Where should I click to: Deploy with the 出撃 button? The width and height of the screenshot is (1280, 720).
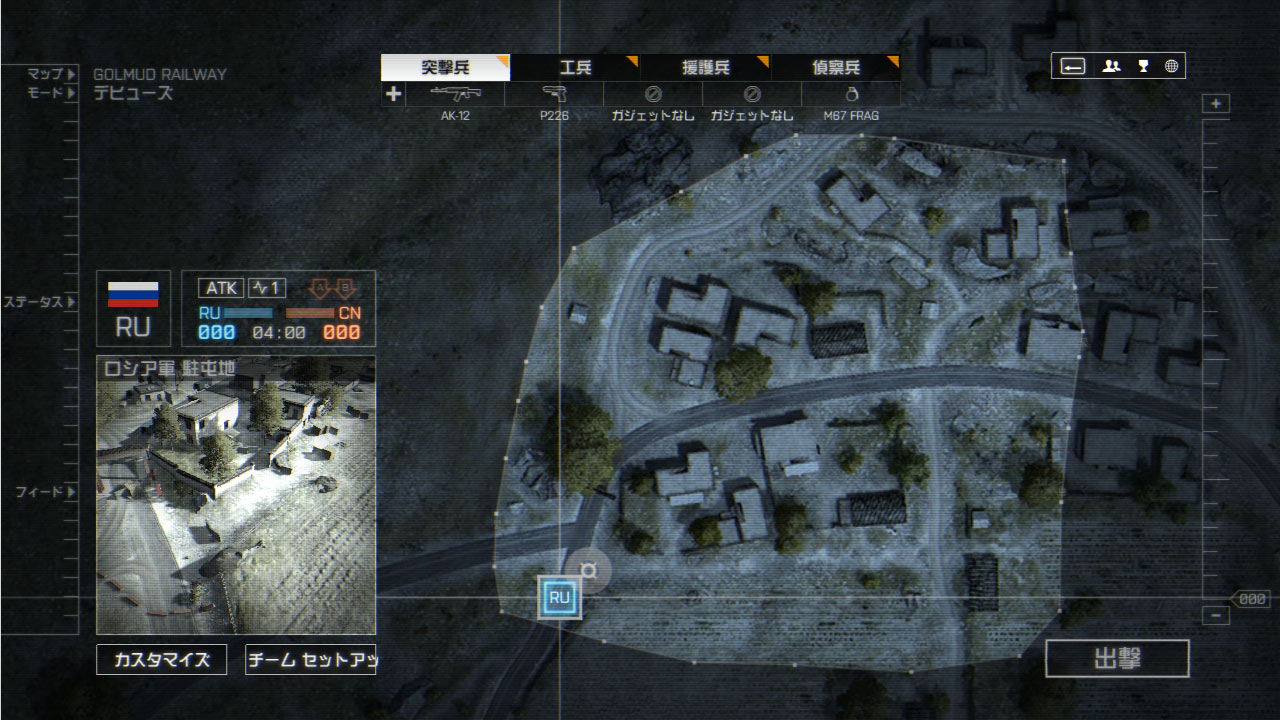coord(1117,659)
